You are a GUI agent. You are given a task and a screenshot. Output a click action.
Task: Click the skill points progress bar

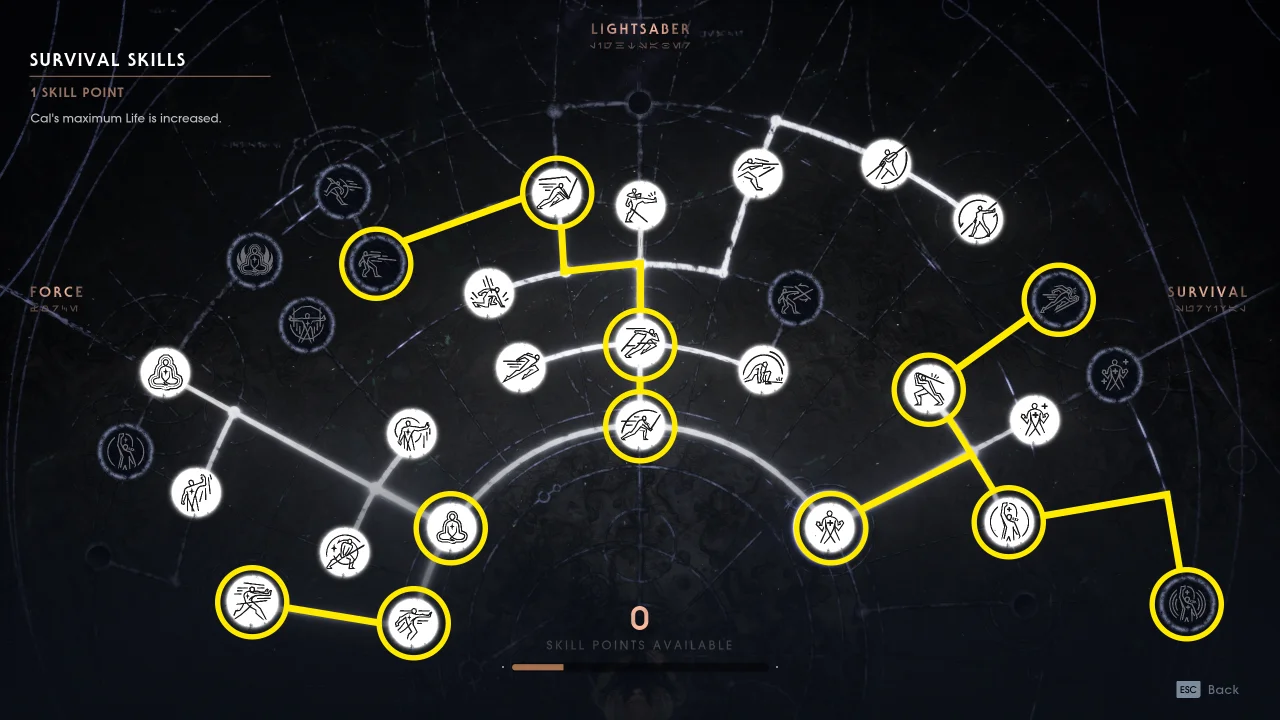(640, 667)
